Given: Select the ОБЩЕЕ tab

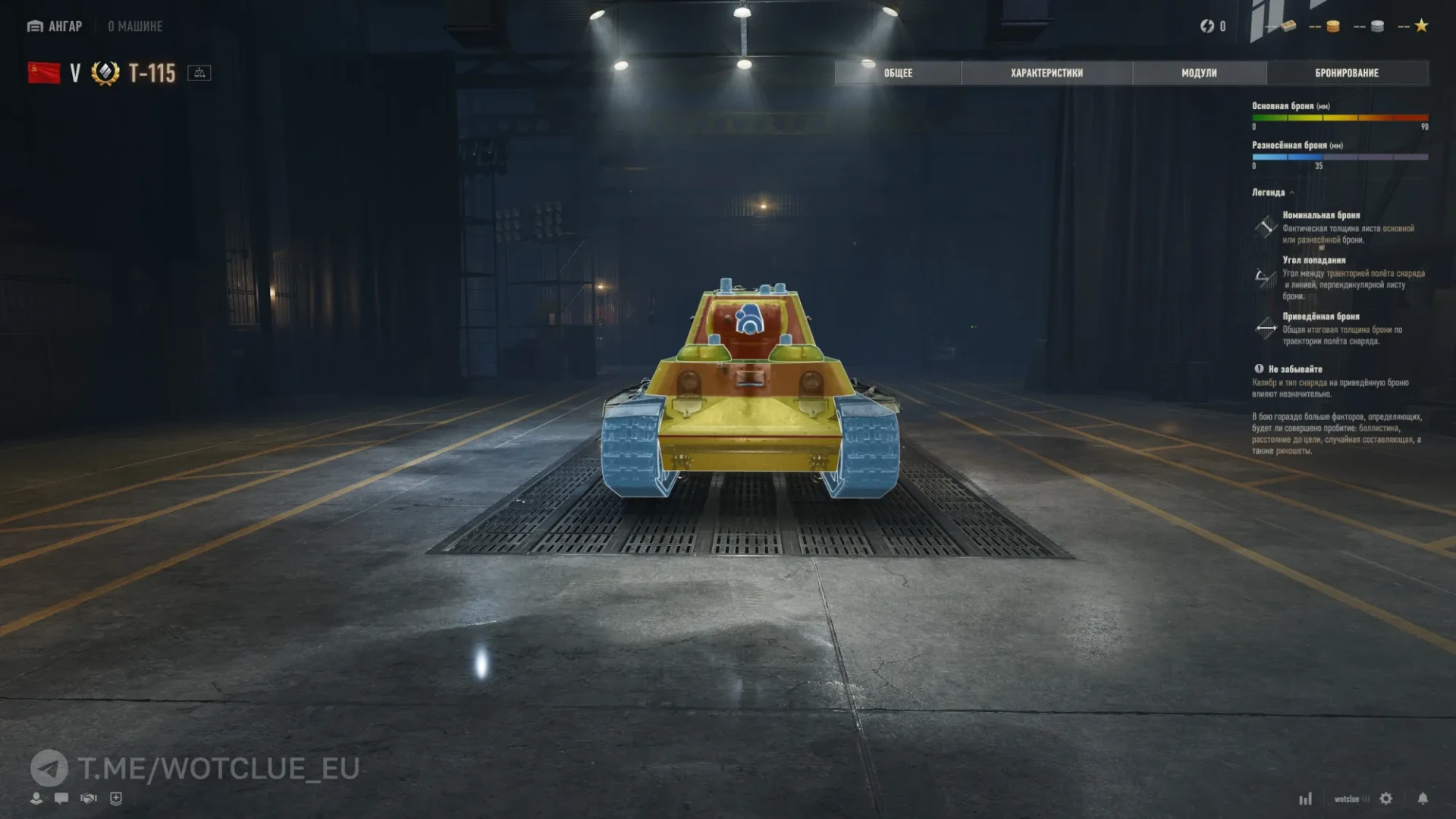Looking at the screenshot, I should pyautogui.click(x=897, y=73).
